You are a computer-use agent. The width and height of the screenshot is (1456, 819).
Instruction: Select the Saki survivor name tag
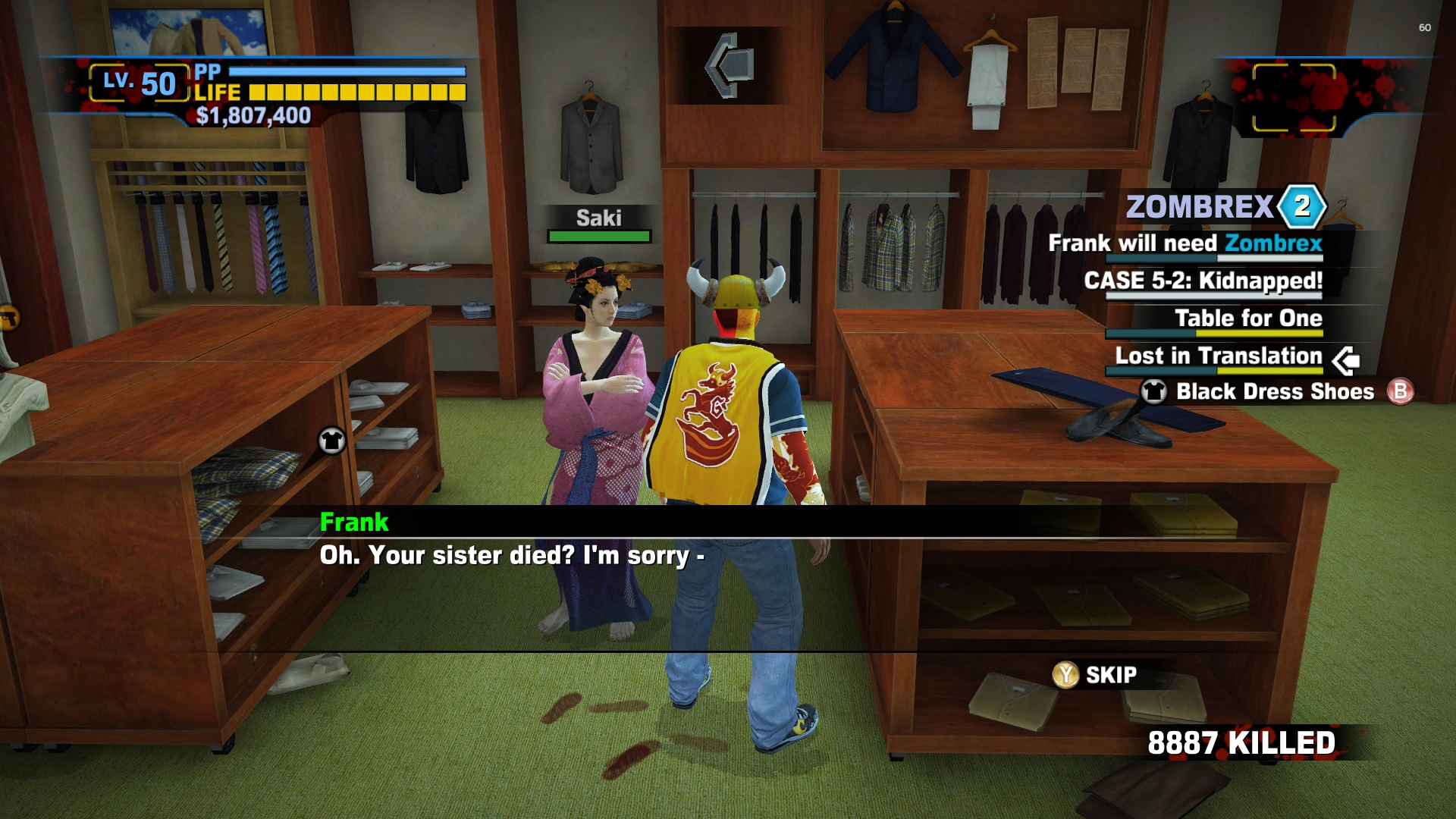pyautogui.click(x=598, y=218)
